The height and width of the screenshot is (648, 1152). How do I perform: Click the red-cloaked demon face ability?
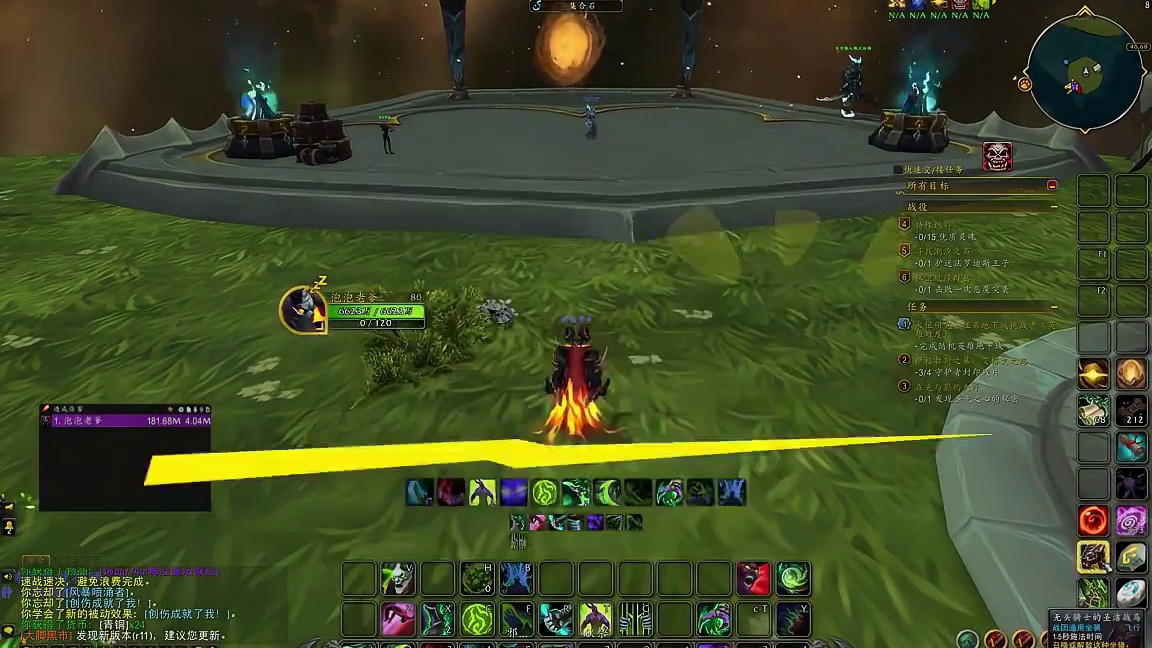(x=753, y=579)
